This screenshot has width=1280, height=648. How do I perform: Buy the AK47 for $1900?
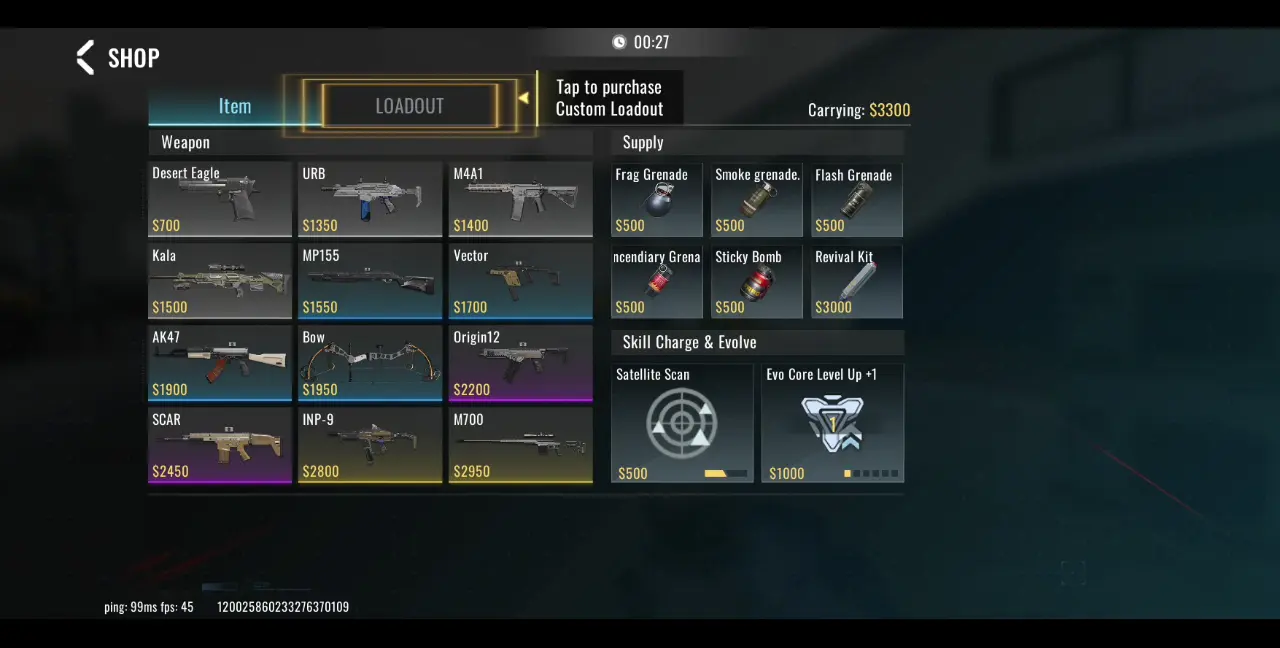point(220,363)
